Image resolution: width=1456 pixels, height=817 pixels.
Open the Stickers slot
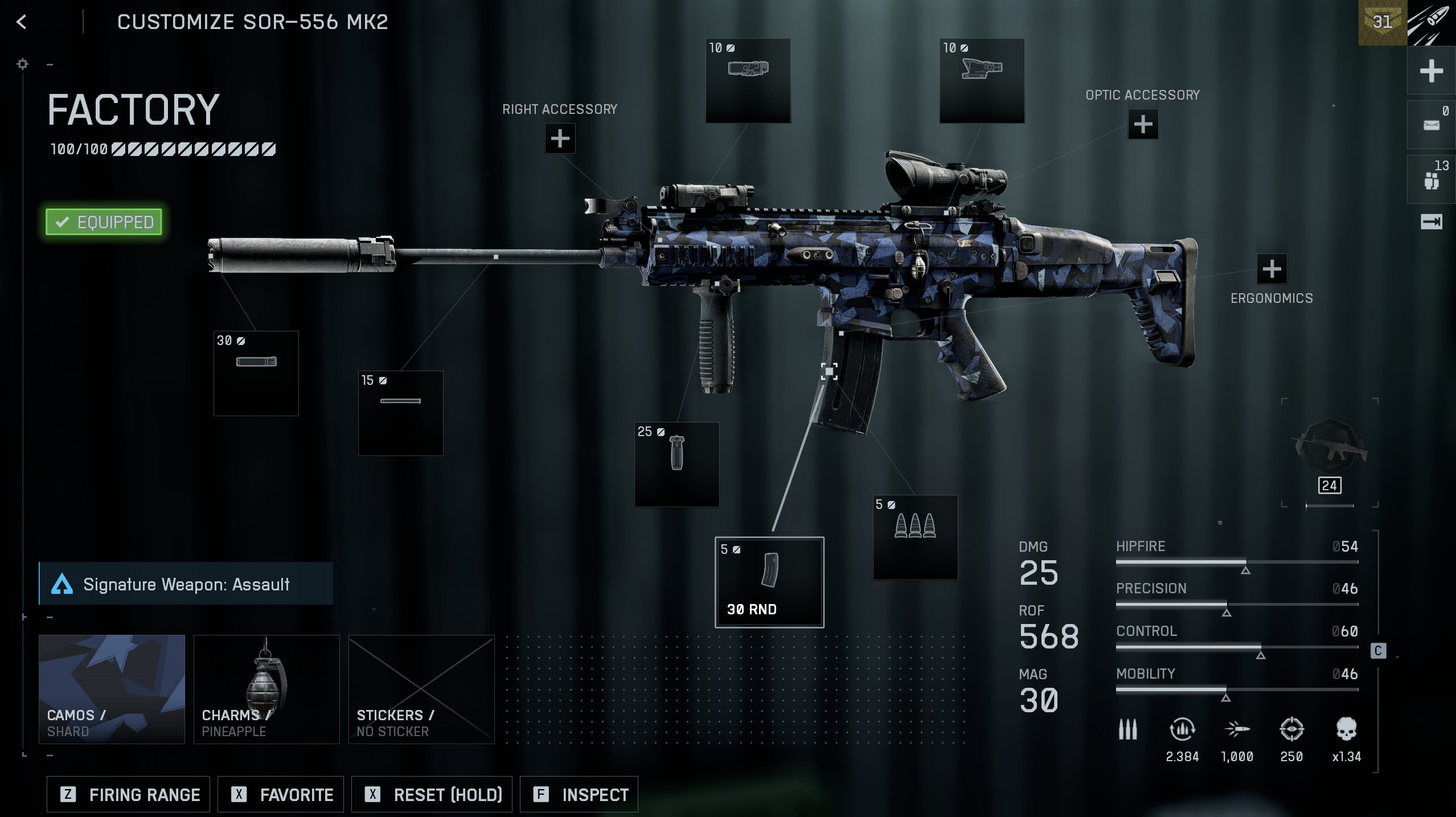tap(421, 689)
